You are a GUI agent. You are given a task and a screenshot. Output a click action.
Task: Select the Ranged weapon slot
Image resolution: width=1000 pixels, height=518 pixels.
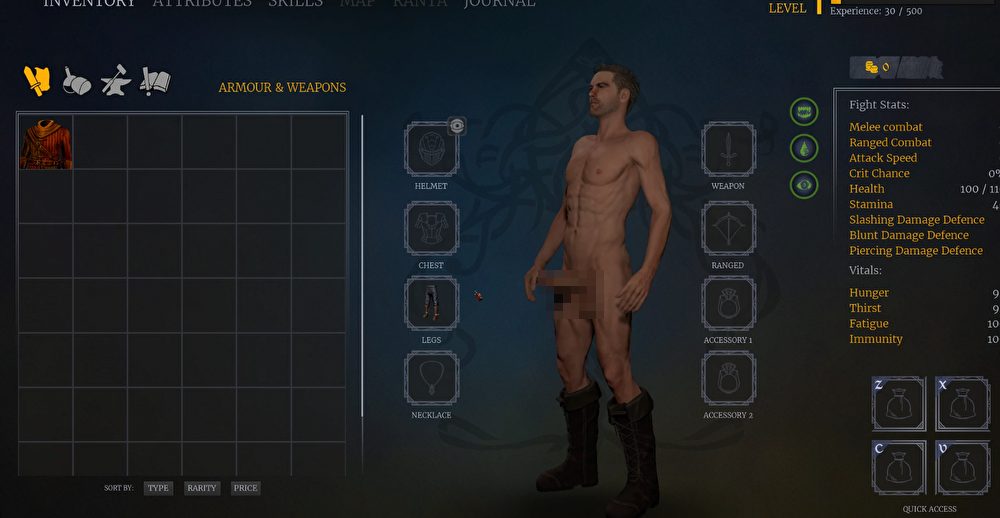728,229
